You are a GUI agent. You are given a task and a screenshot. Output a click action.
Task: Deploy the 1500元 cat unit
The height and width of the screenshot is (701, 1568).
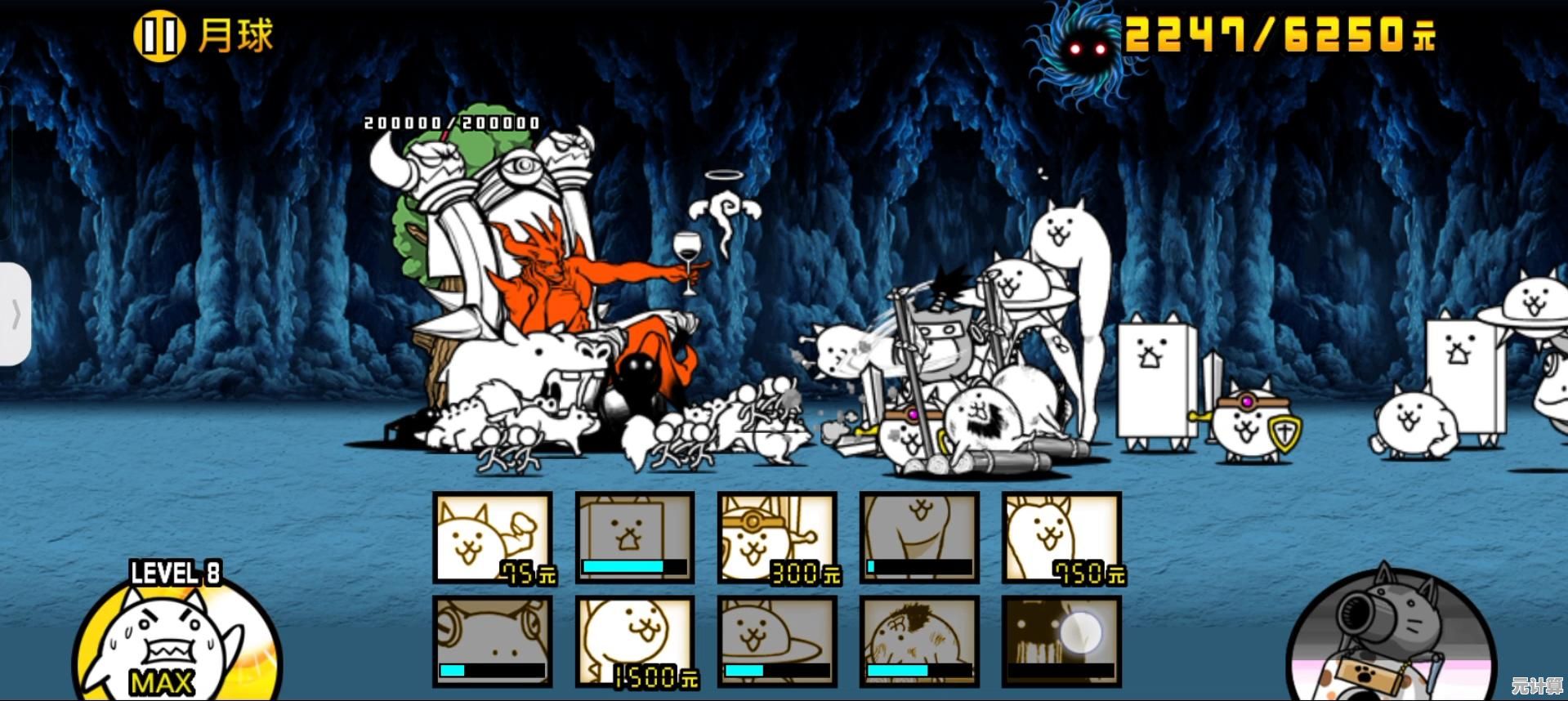pos(635,641)
